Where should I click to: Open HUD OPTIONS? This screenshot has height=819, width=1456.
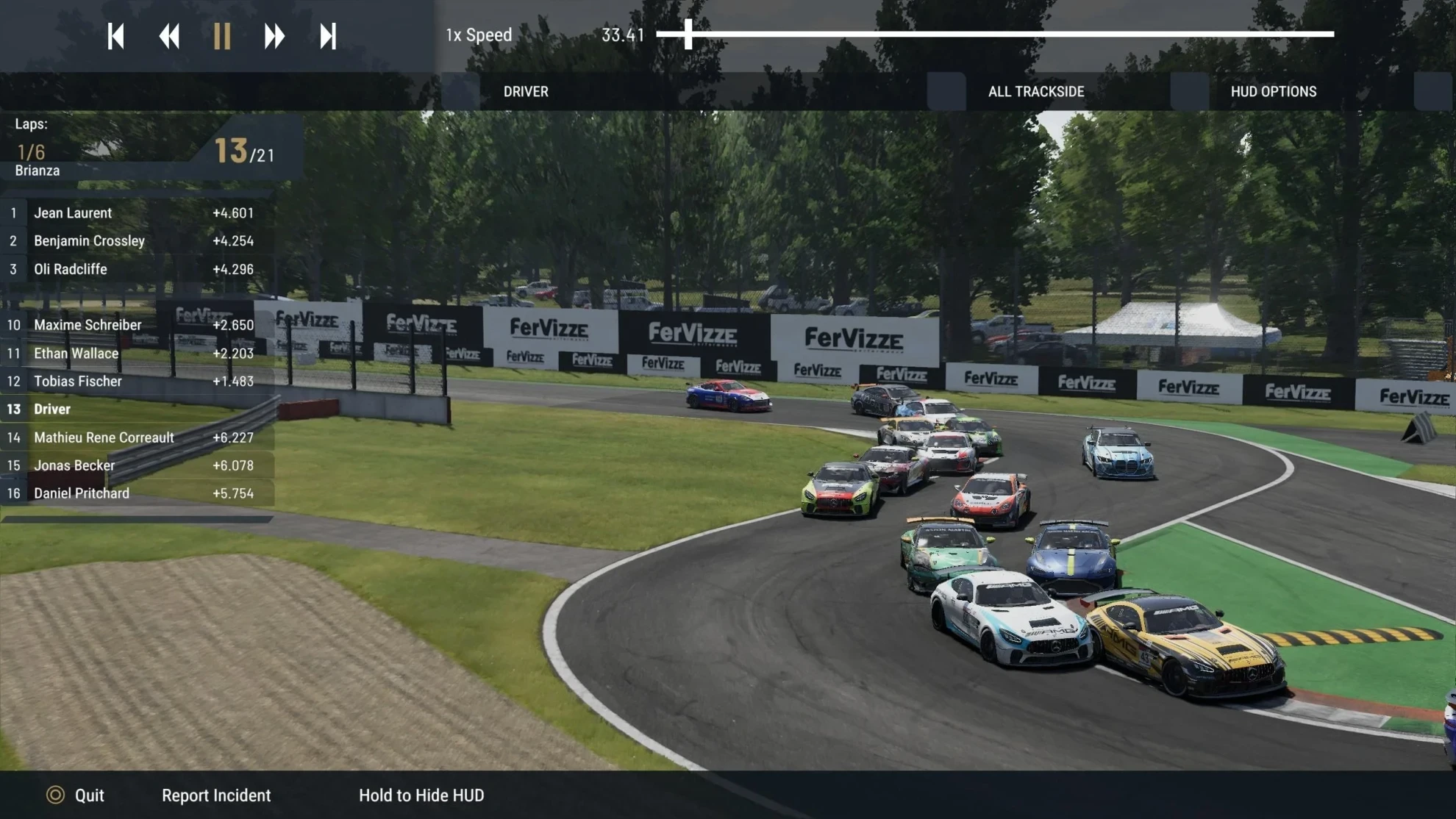click(x=1273, y=92)
